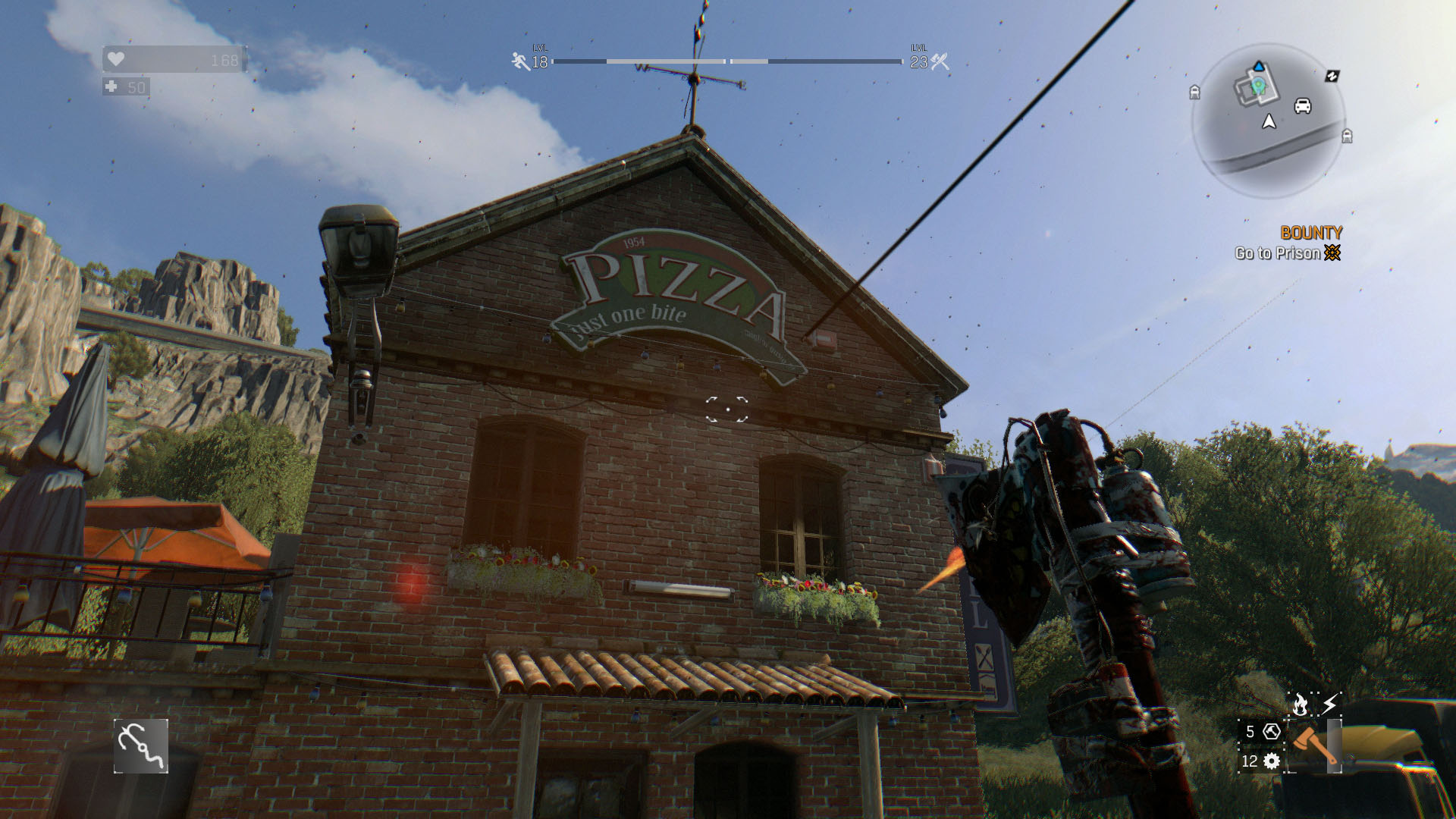Click the fire weapon effect icon
This screenshot has width=1456, height=819.
point(1301,704)
